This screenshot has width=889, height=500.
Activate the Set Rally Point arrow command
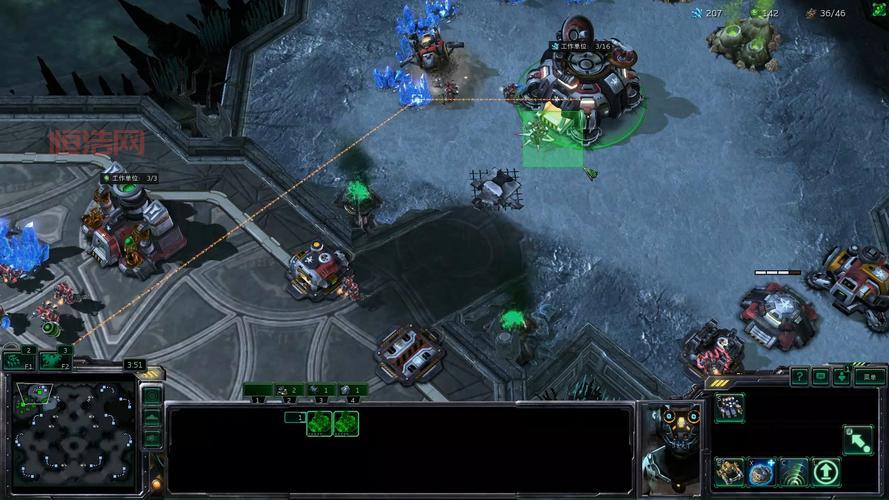tap(857, 439)
